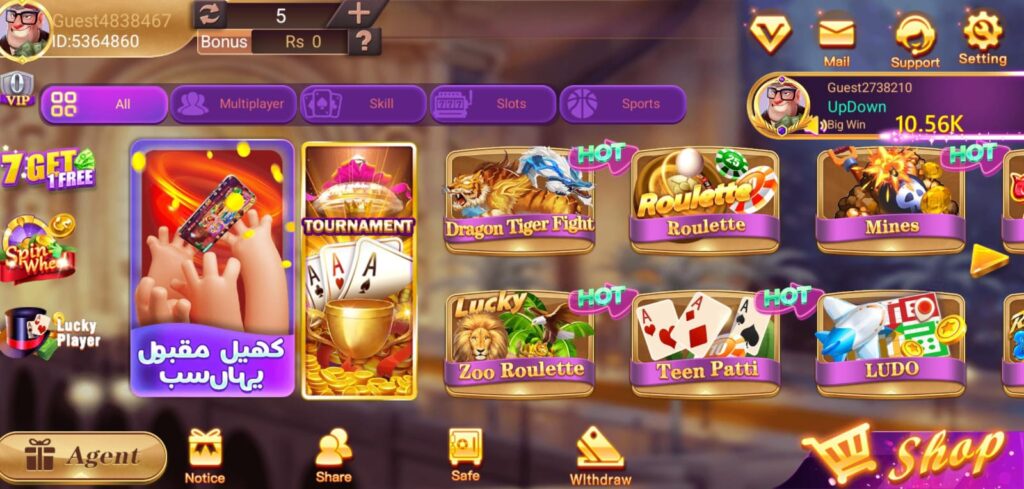Image resolution: width=1024 pixels, height=489 pixels.
Task: Contact Support via headset icon
Action: pos(914,41)
